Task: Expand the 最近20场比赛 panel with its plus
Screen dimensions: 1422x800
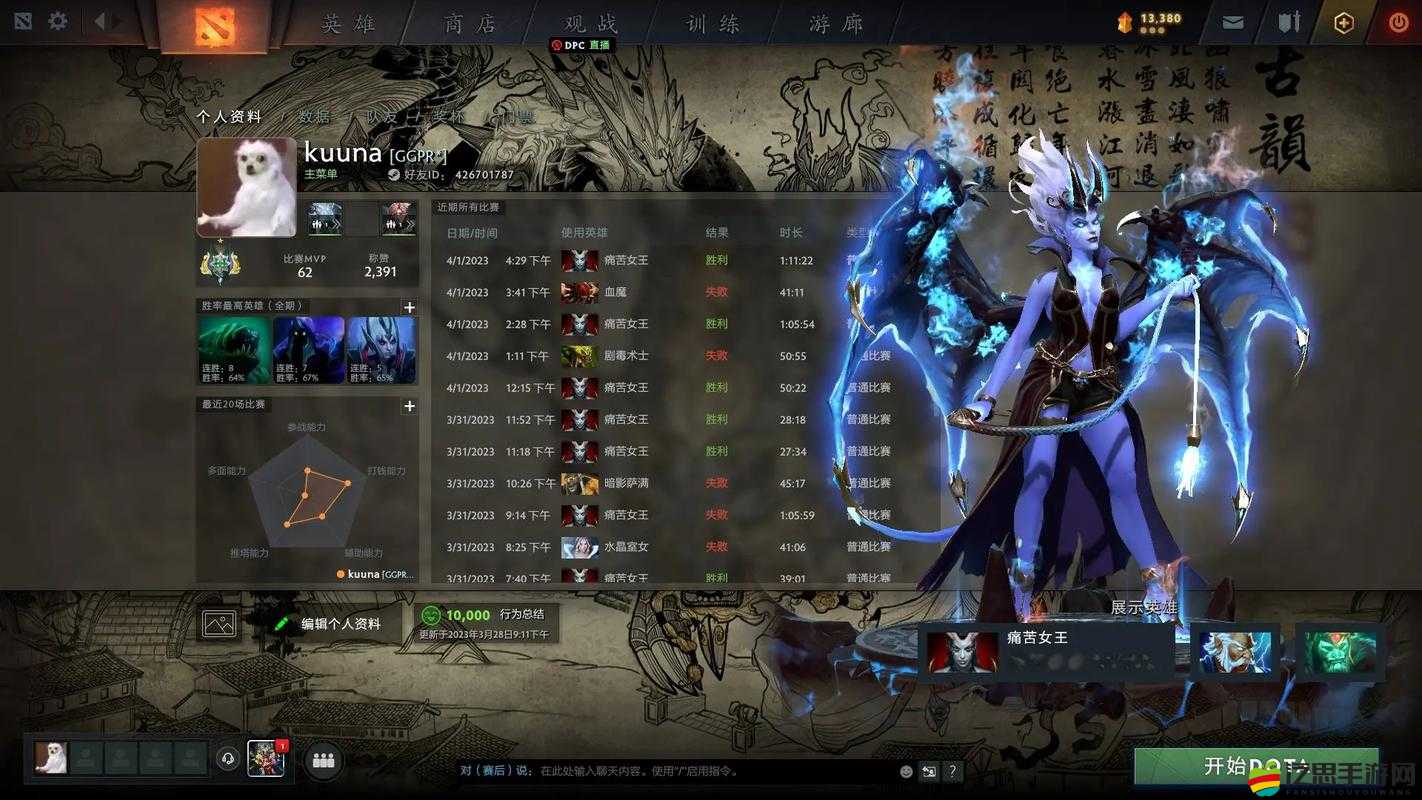Action: (x=409, y=406)
